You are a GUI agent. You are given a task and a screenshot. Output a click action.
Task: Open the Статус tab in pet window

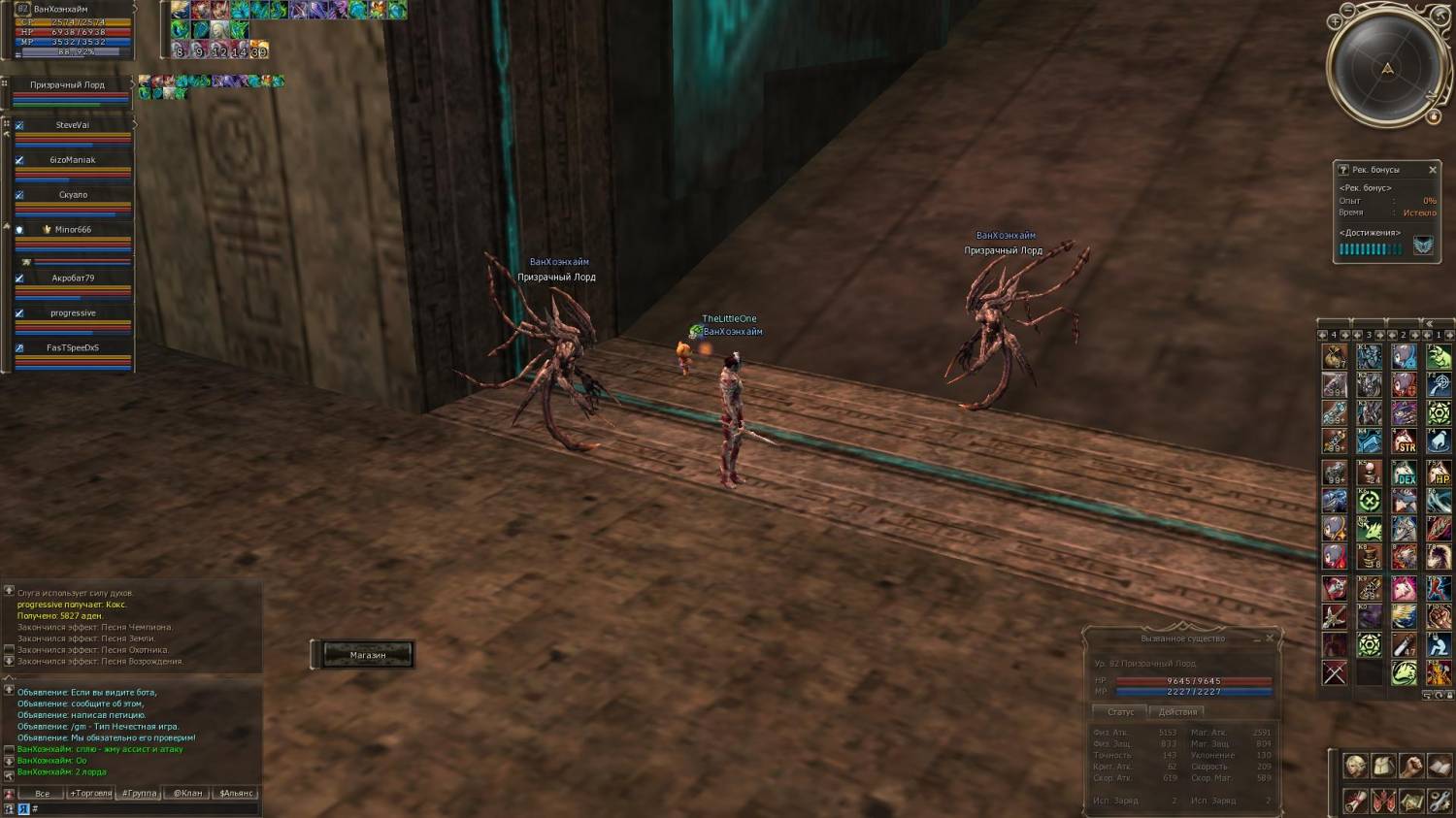click(1120, 712)
